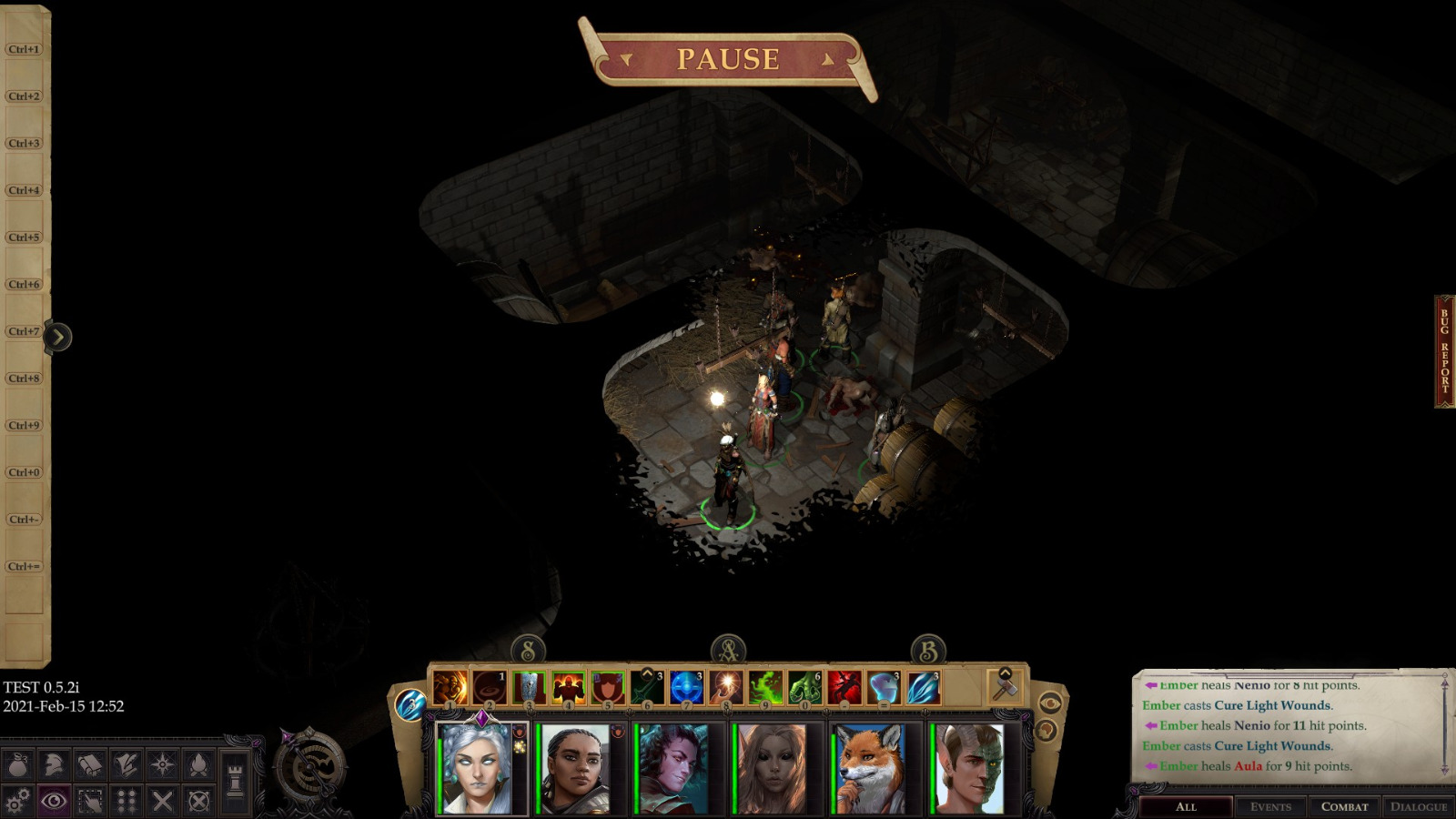This screenshot has height=819, width=1456.
Task: Open the local map compass icon
Action: (x=162, y=764)
